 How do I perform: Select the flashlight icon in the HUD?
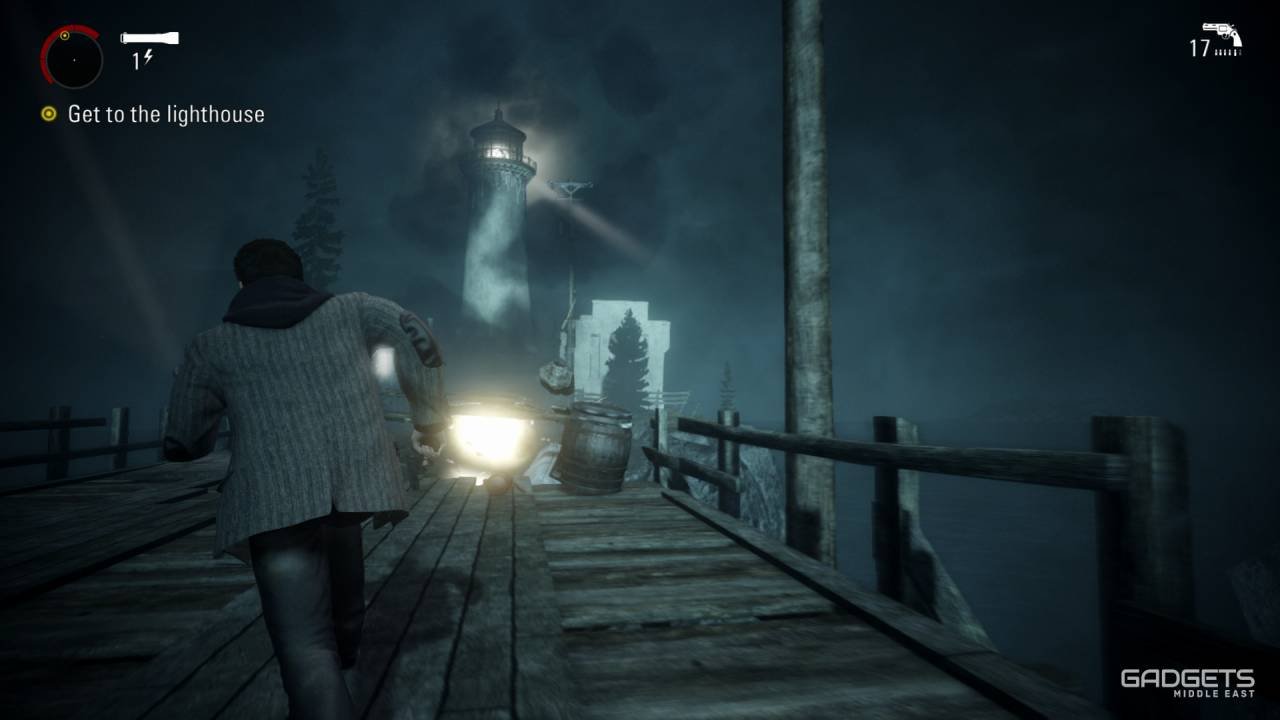pos(150,38)
